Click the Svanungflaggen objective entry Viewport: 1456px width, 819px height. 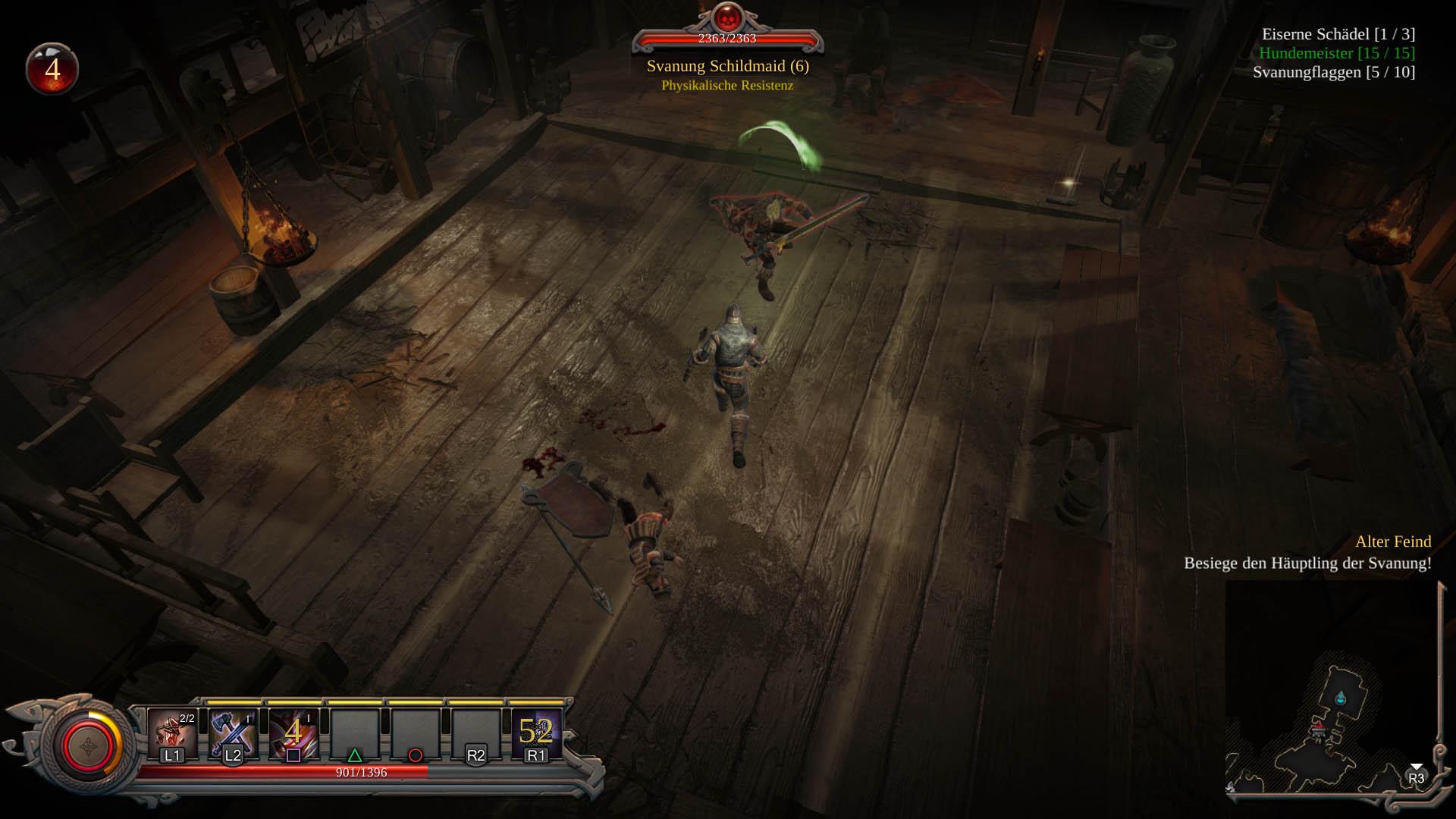pyautogui.click(x=1333, y=72)
